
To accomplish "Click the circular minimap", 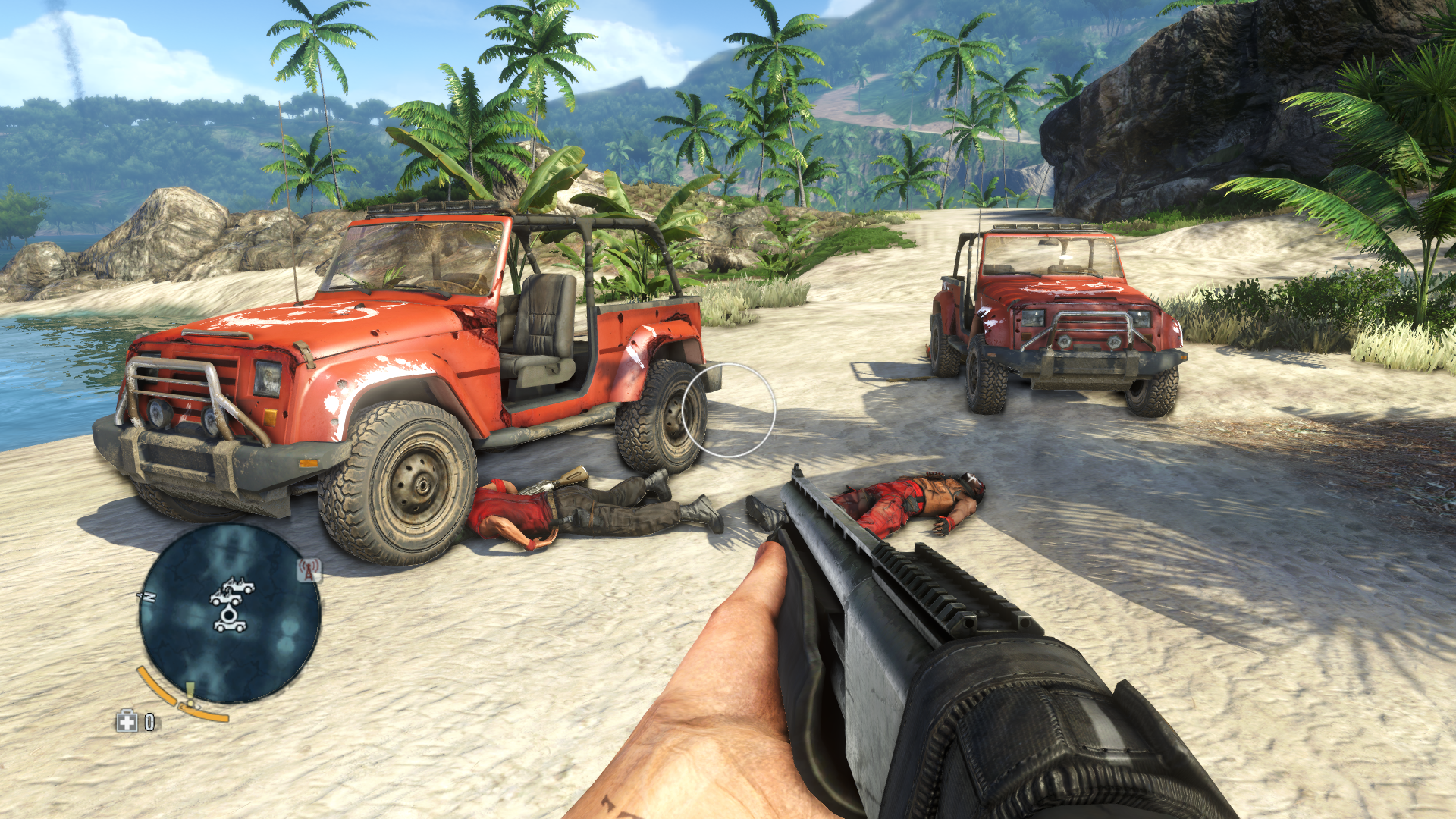I will [x=230, y=613].
